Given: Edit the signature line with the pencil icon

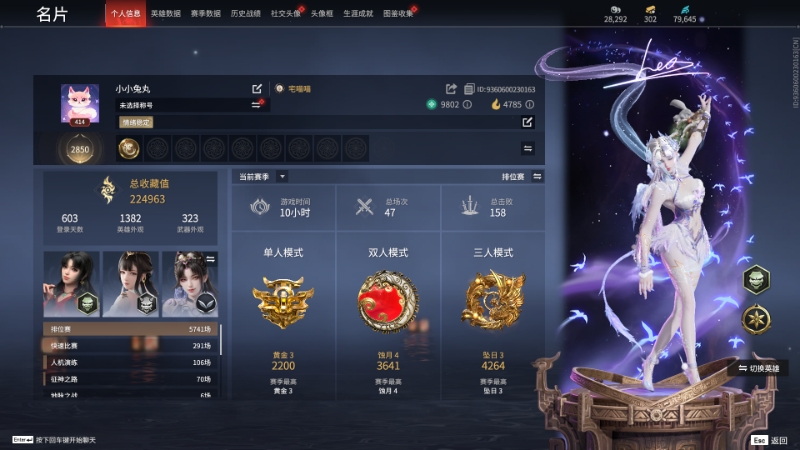Looking at the screenshot, I should [x=527, y=122].
